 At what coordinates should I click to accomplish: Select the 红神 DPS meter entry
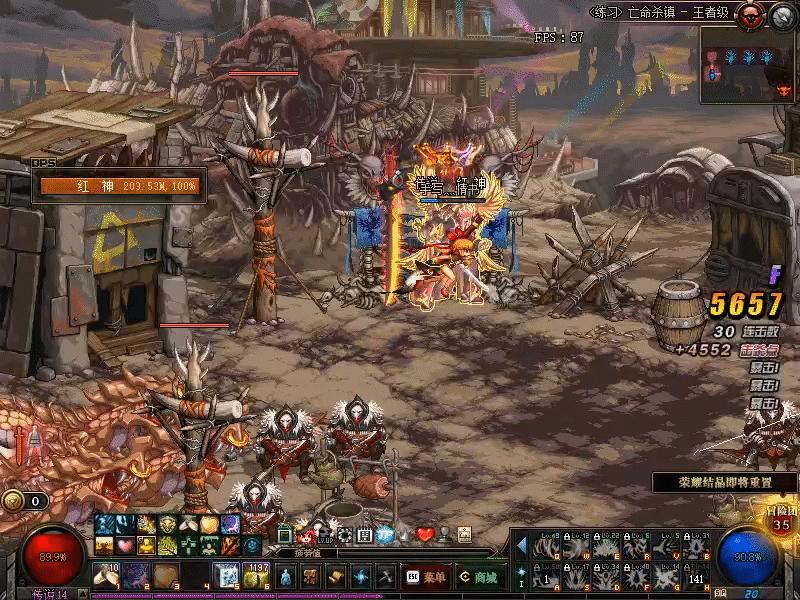point(118,186)
